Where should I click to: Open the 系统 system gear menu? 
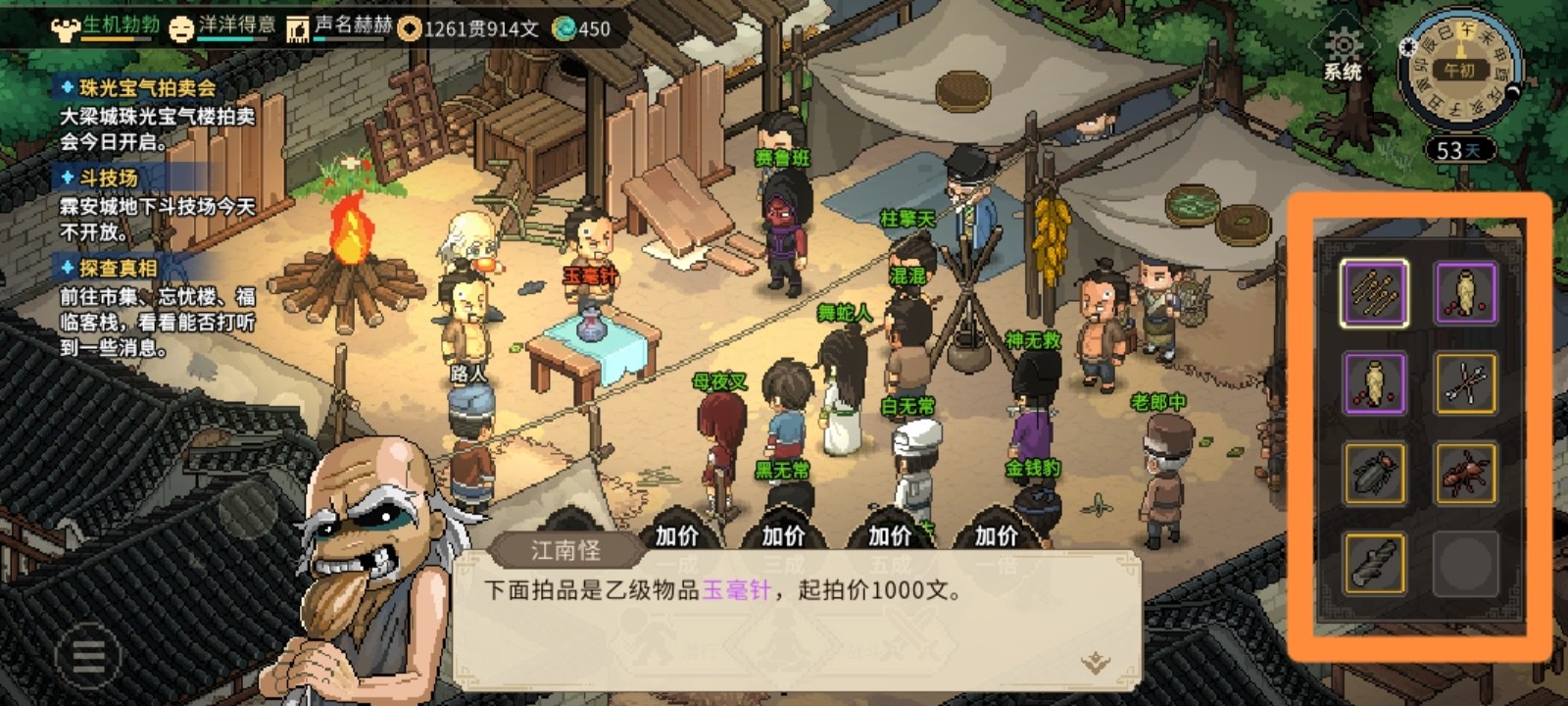pyautogui.click(x=1343, y=52)
